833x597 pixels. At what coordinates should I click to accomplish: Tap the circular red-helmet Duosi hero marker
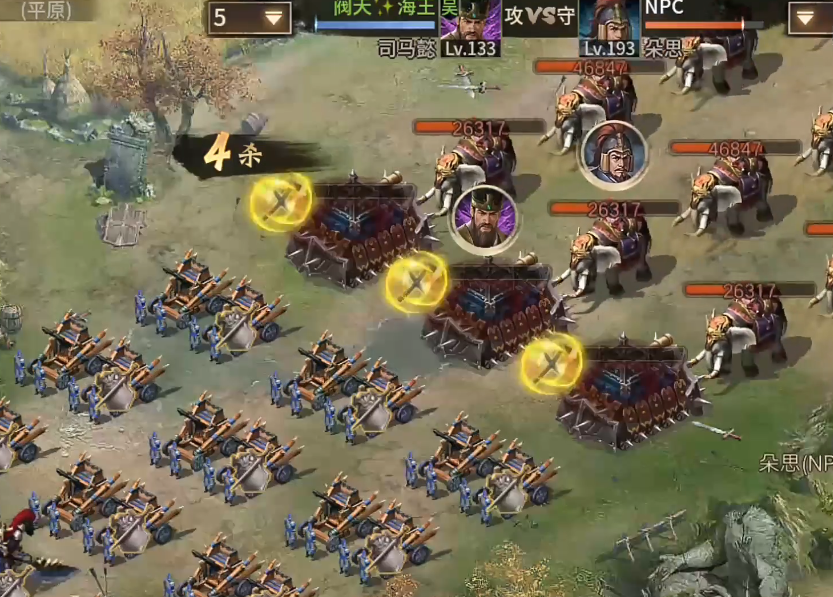click(x=613, y=154)
